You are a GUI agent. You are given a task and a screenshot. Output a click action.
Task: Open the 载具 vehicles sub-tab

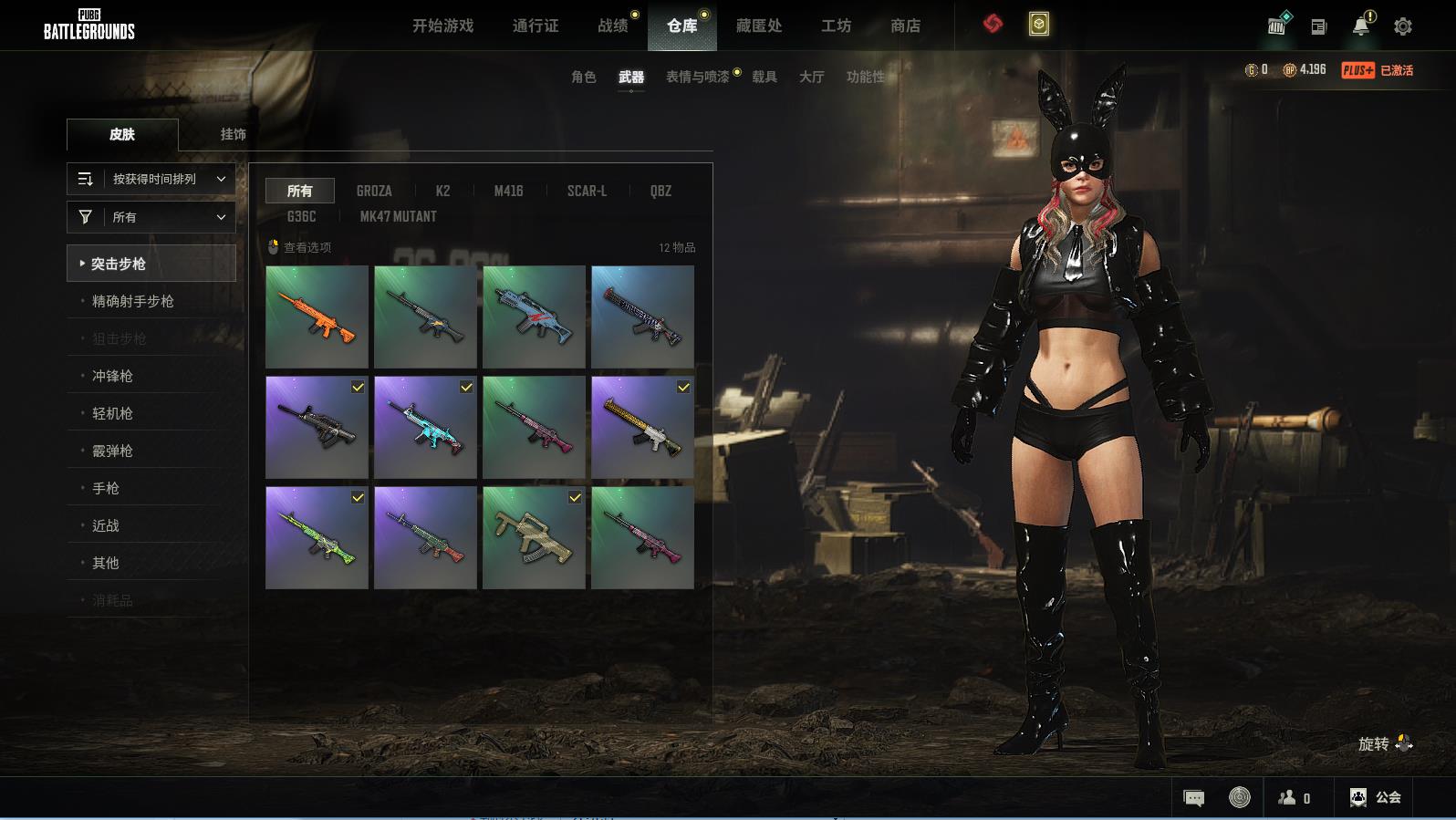[x=764, y=77]
